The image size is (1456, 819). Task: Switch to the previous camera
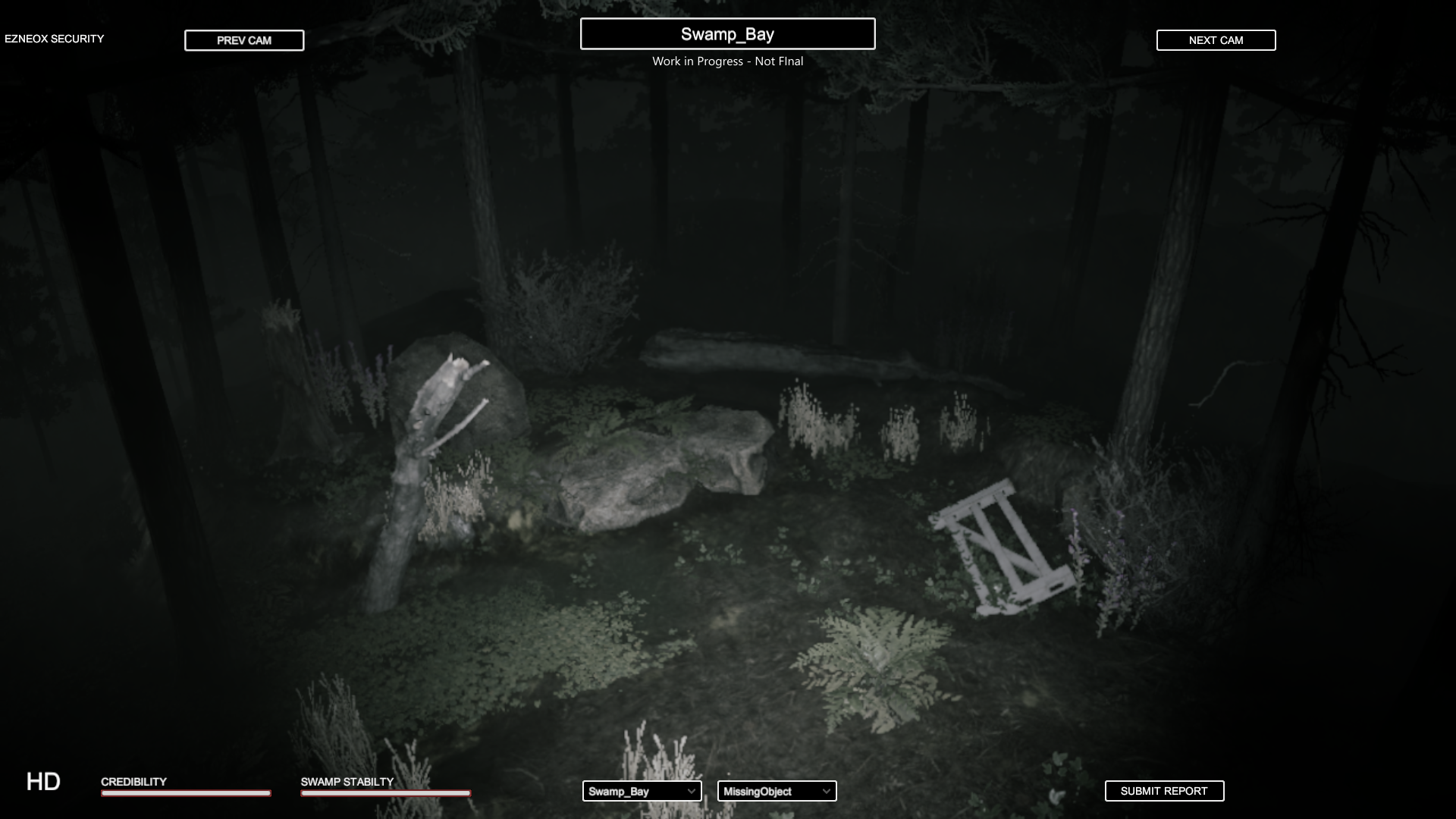[243, 40]
